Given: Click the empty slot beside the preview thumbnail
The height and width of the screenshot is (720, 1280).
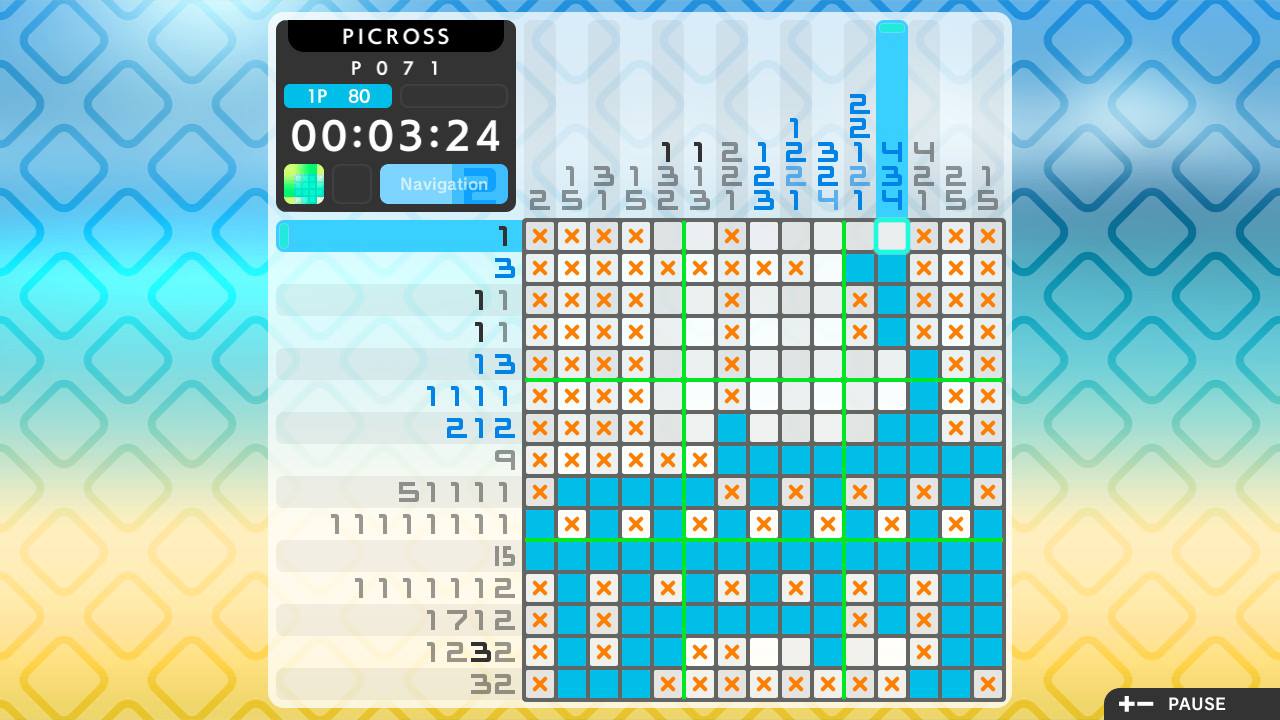Looking at the screenshot, I should tap(352, 184).
